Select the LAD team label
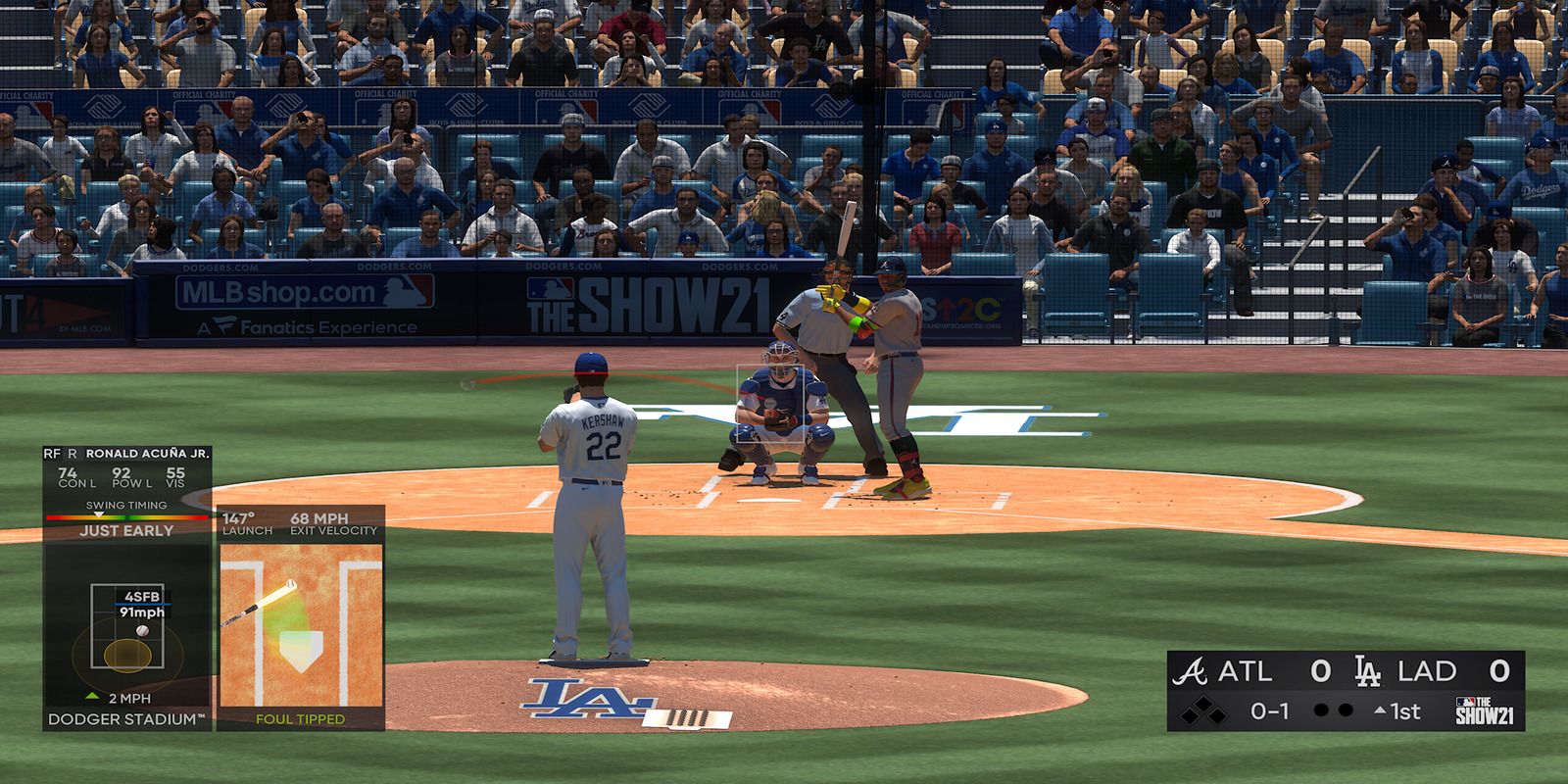1568x784 pixels. point(1427,670)
